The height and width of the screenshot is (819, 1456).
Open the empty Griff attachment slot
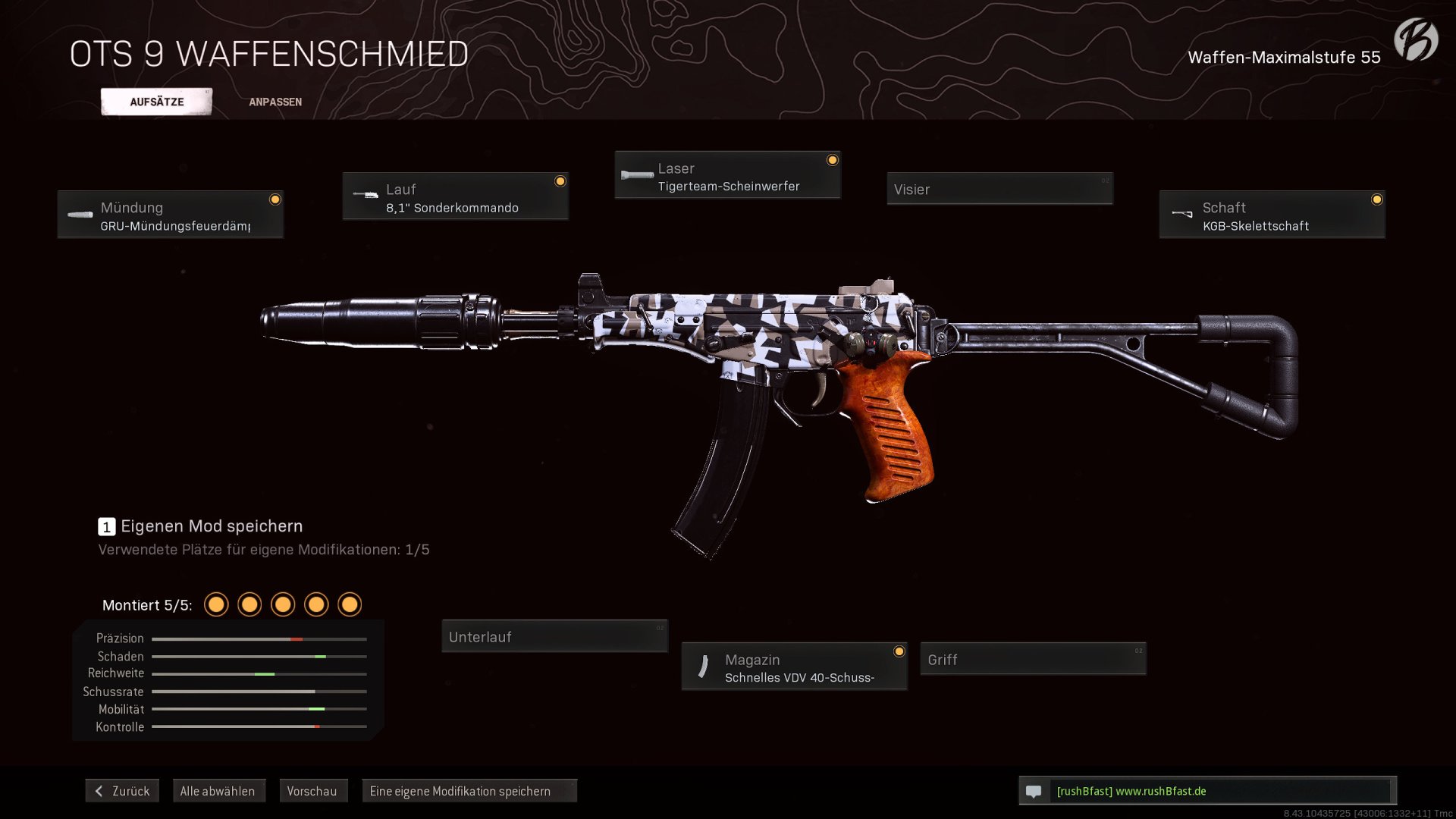pos(1033,659)
